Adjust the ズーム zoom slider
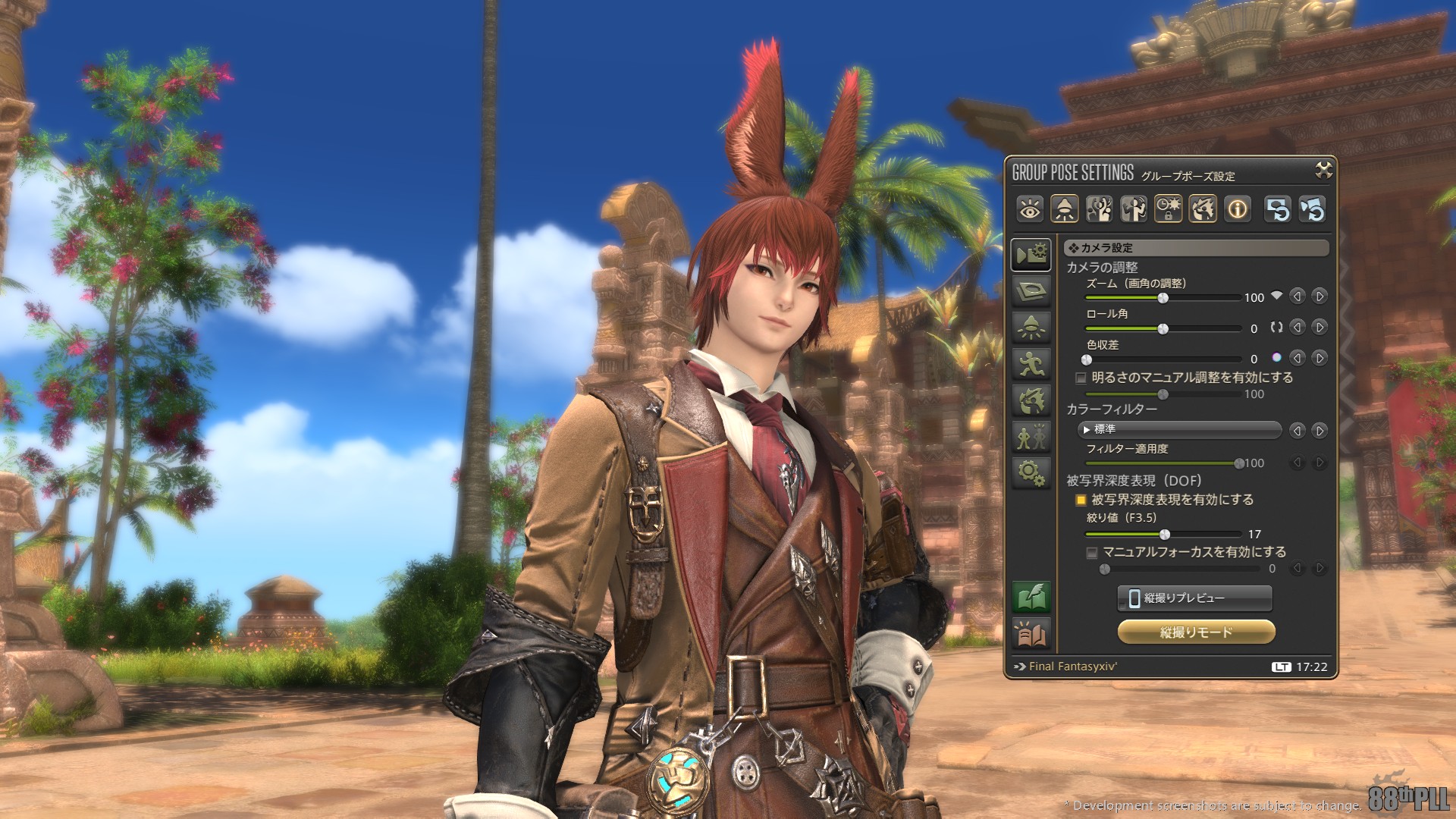Screen dimensions: 1456x819 pyautogui.click(x=1163, y=298)
